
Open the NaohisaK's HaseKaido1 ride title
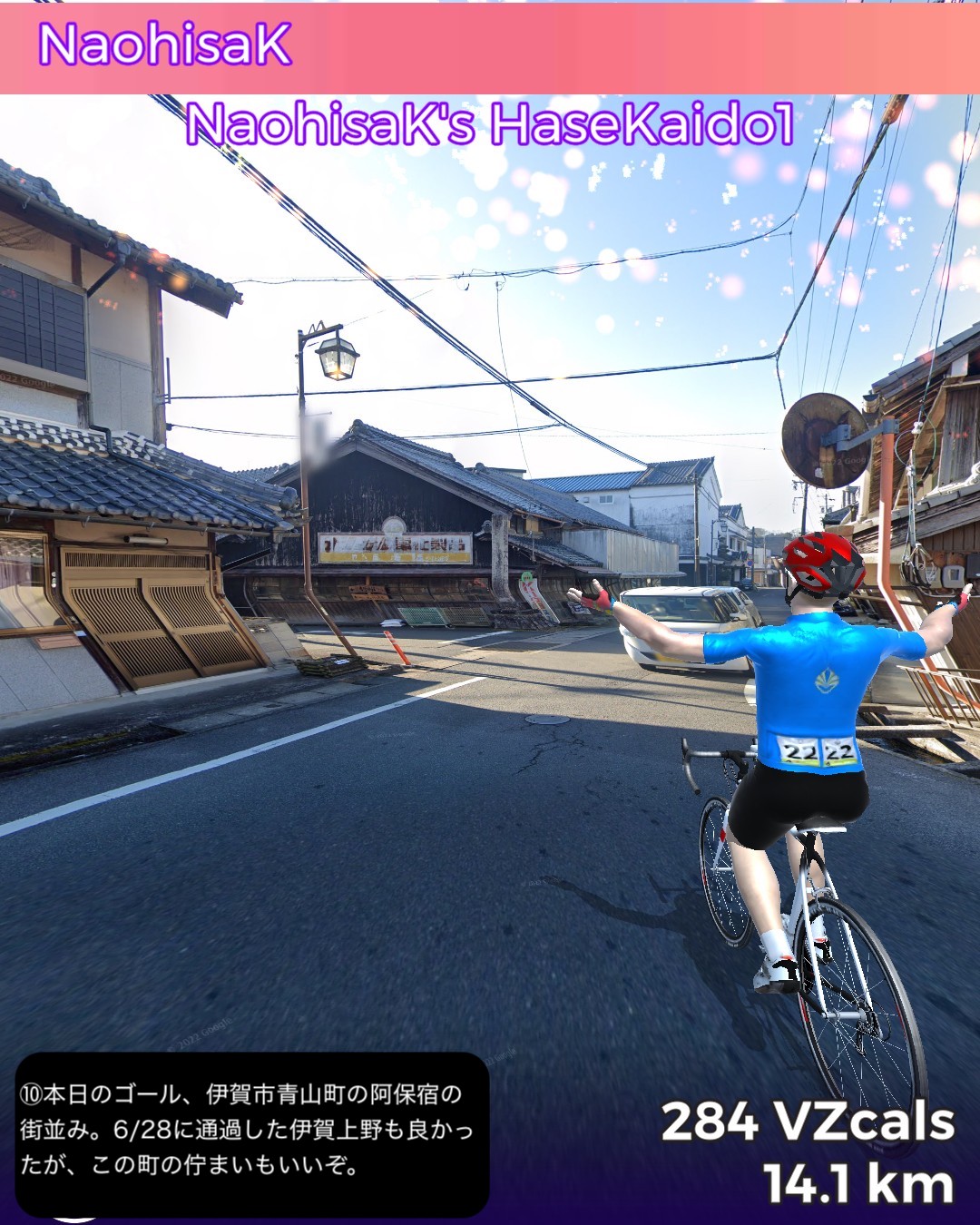click(x=490, y=124)
